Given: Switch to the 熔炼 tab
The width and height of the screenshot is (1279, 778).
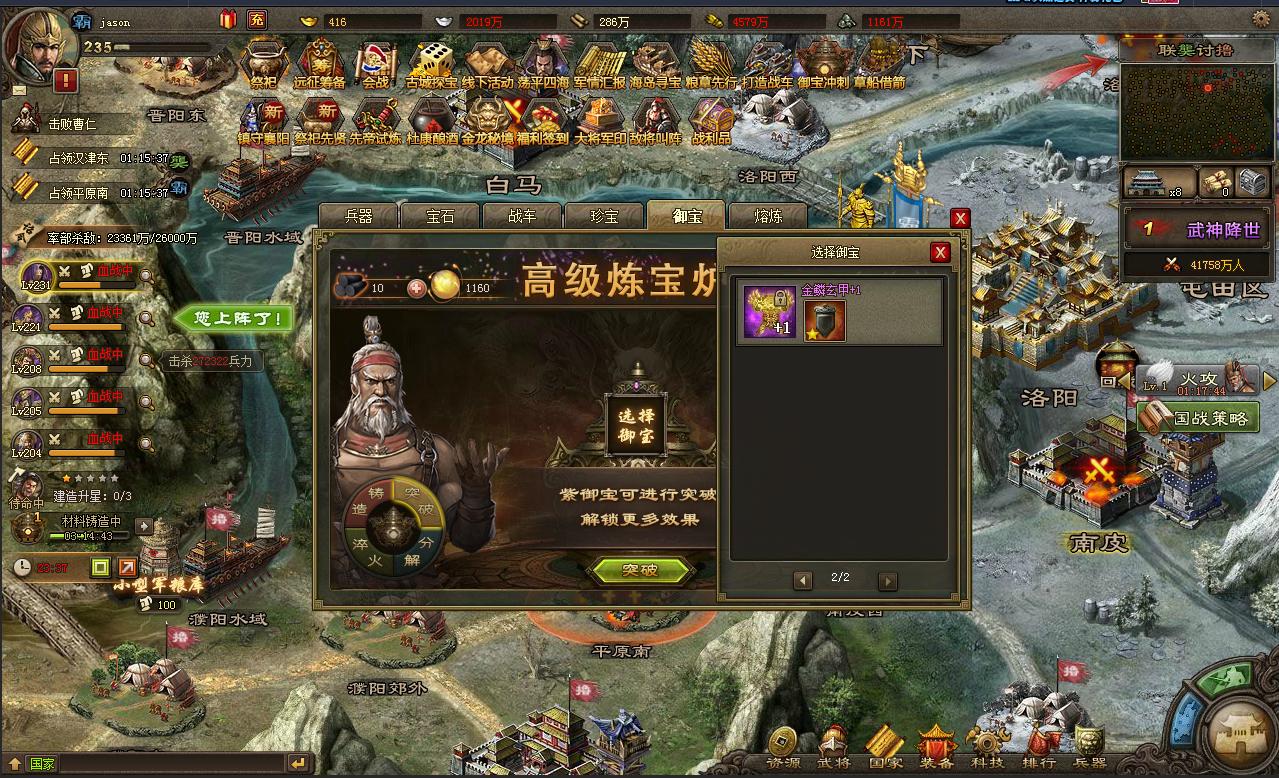Looking at the screenshot, I should (x=768, y=216).
